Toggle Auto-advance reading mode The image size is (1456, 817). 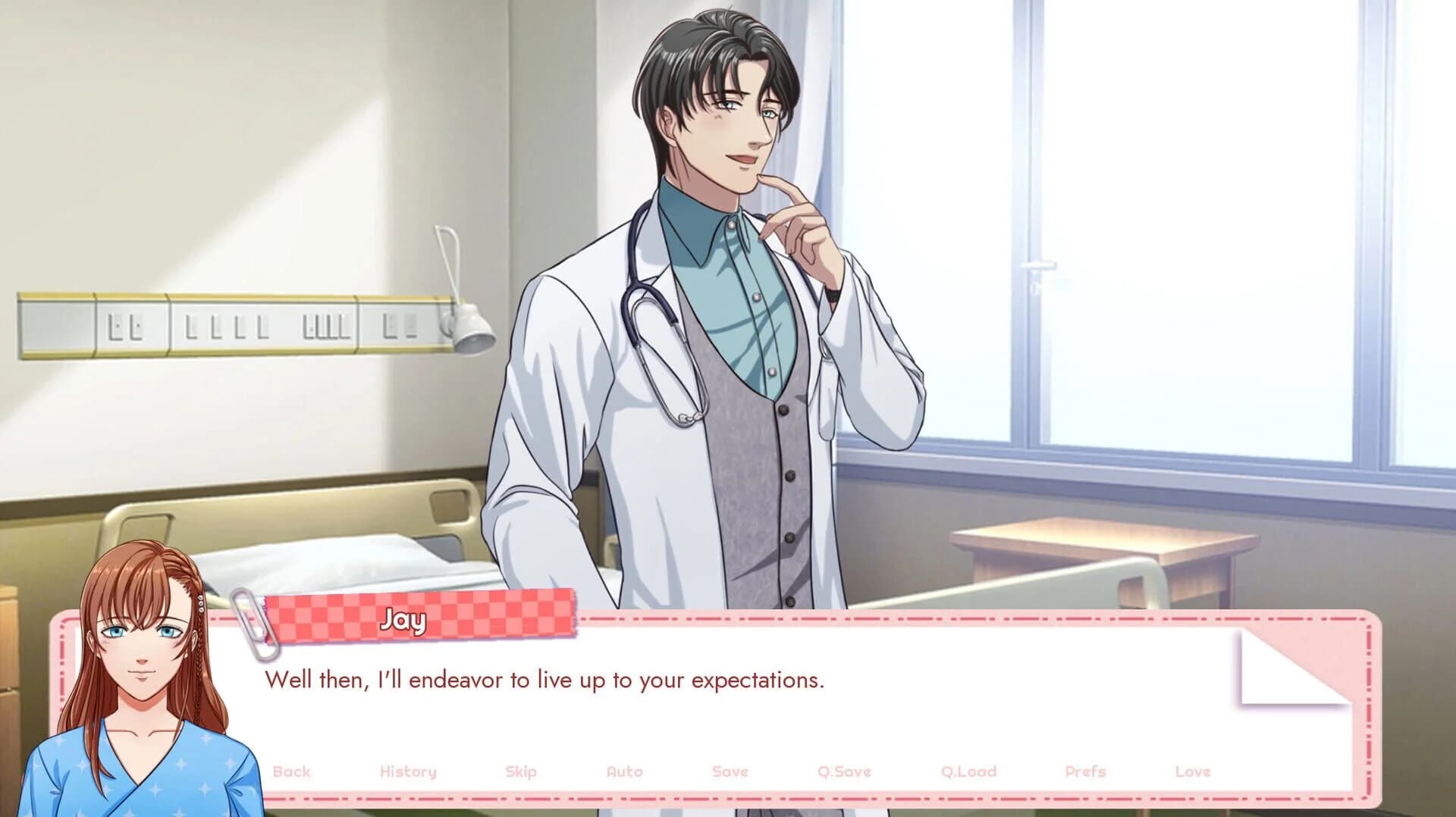pyautogui.click(x=625, y=771)
